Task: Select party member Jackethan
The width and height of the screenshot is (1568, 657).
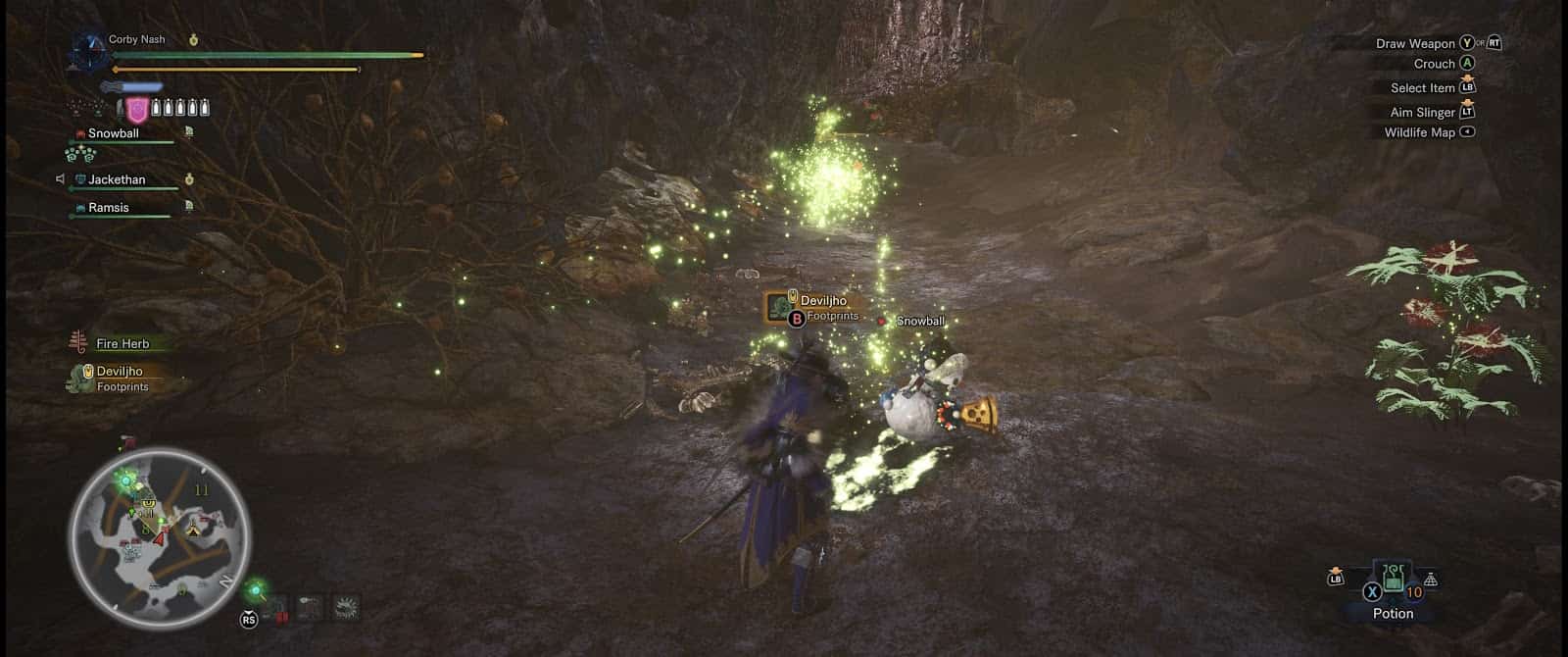Action: (117, 179)
